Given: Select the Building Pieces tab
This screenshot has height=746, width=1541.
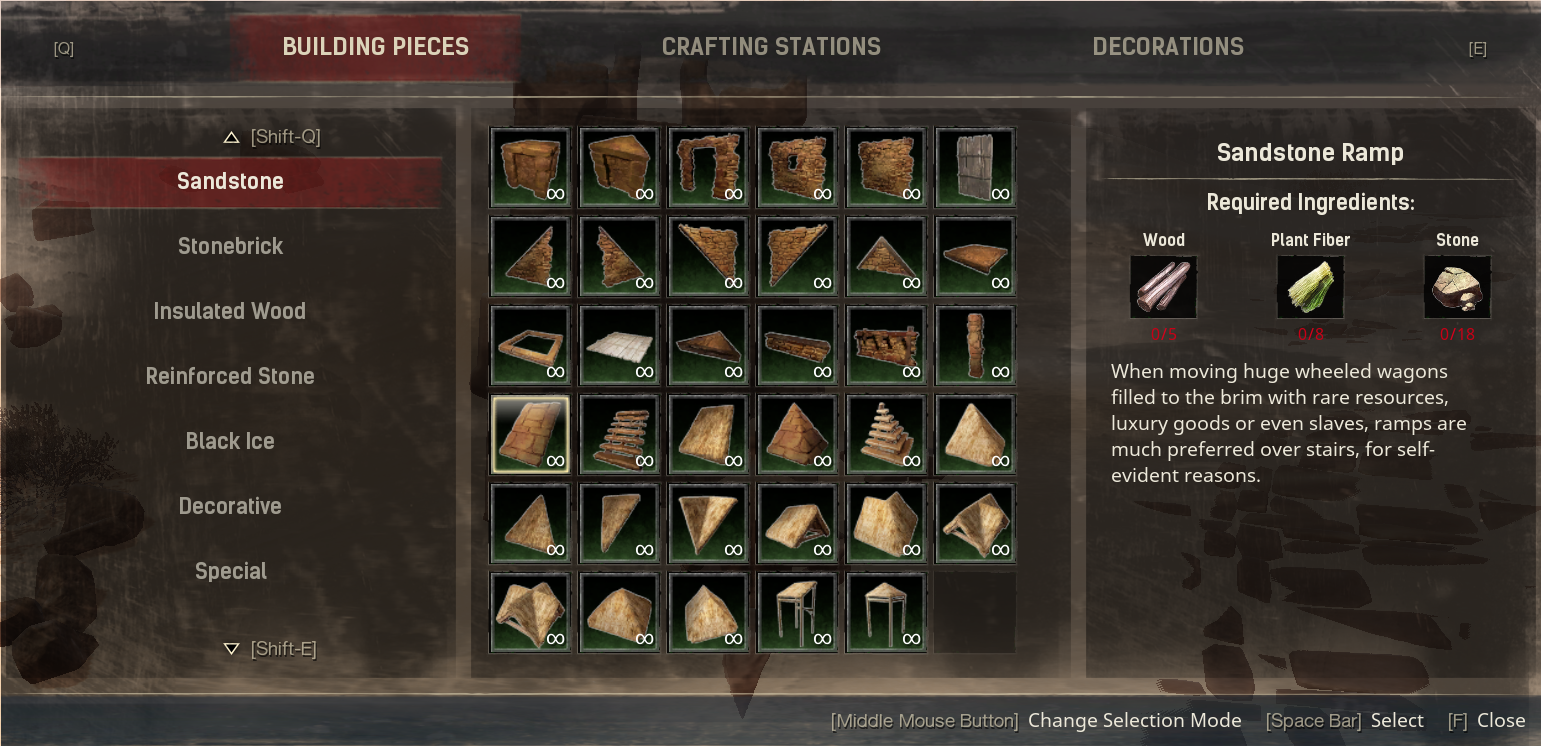Looking at the screenshot, I should click(x=375, y=47).
